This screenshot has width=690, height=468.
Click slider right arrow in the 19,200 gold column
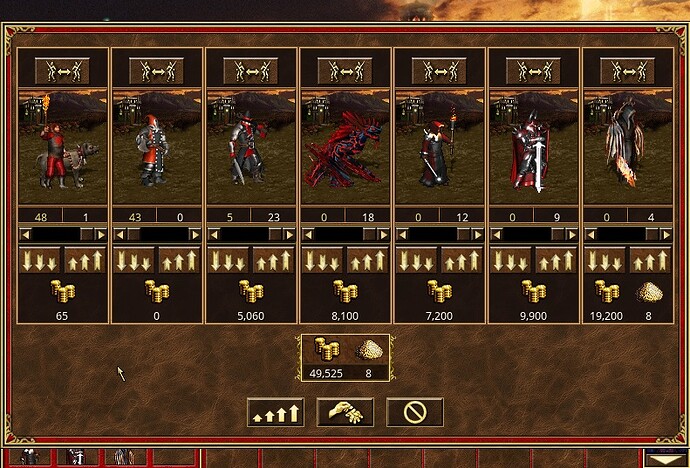point(665,234)
